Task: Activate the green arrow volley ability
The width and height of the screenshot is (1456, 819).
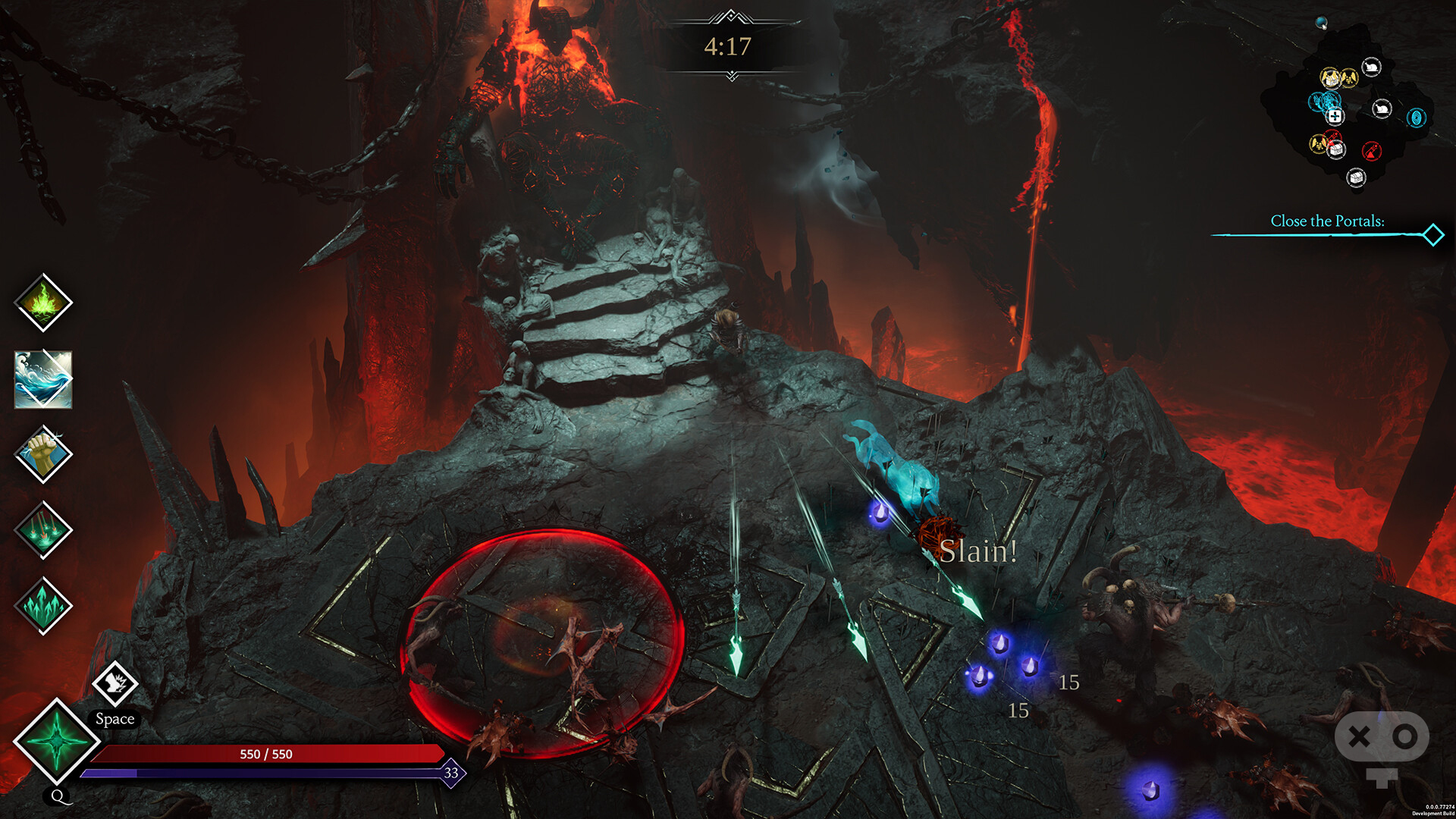Action: [43, 606]
